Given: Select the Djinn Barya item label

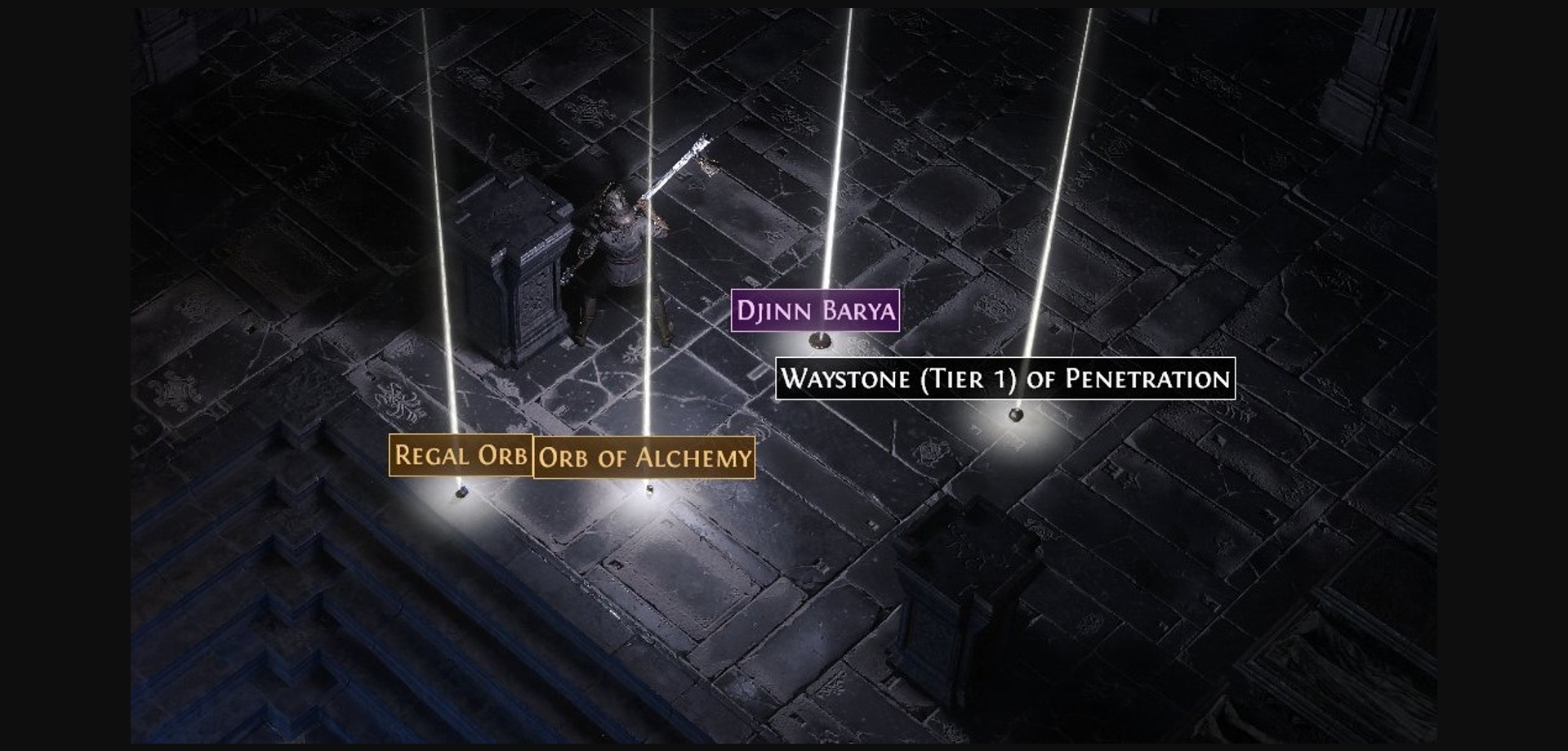Looking at the screenshot, I should coord(815,311).
